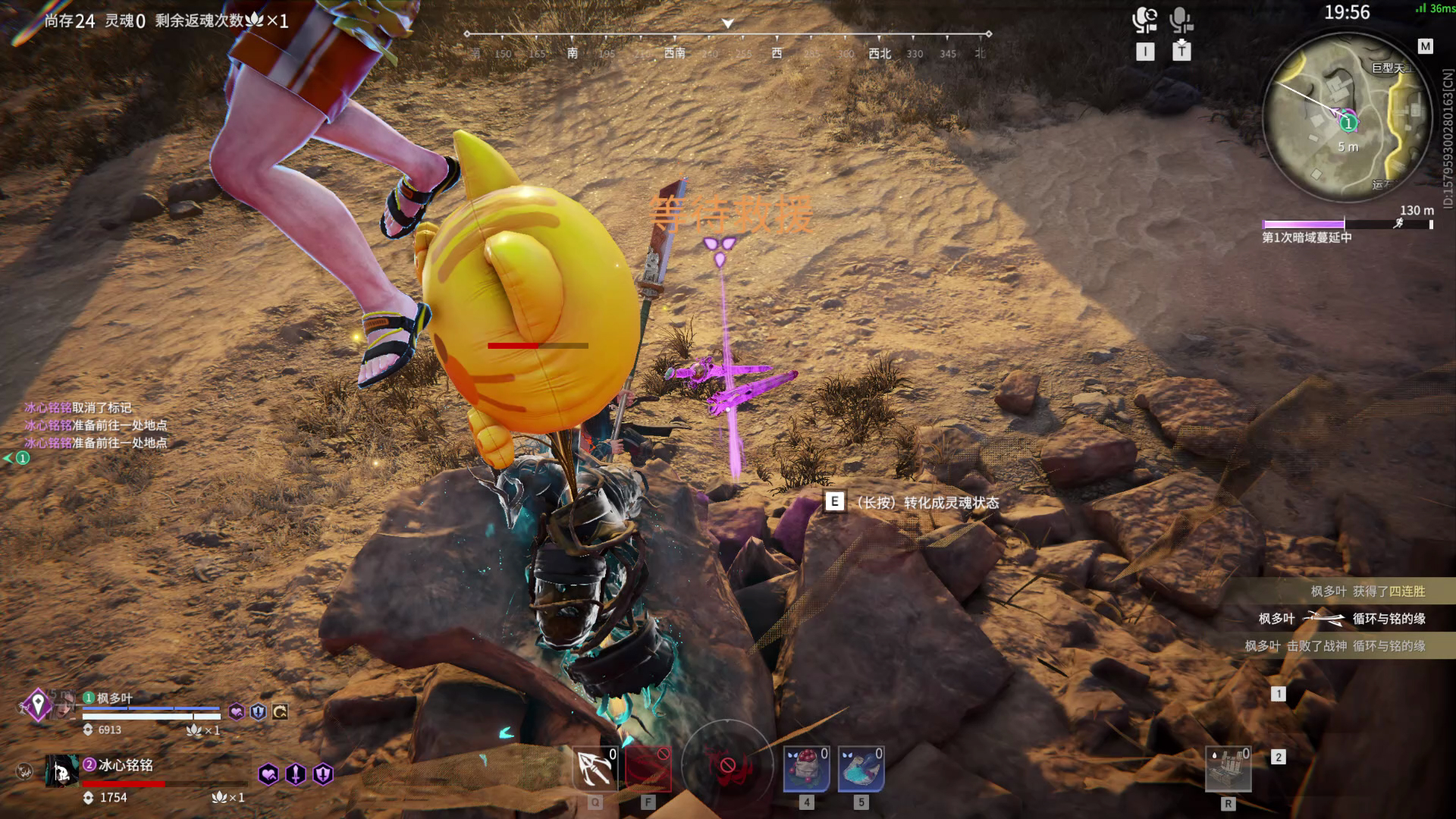Click the gold dragon buff icon
This screenshot has width=1456, height=819.
tap(280, 711)
